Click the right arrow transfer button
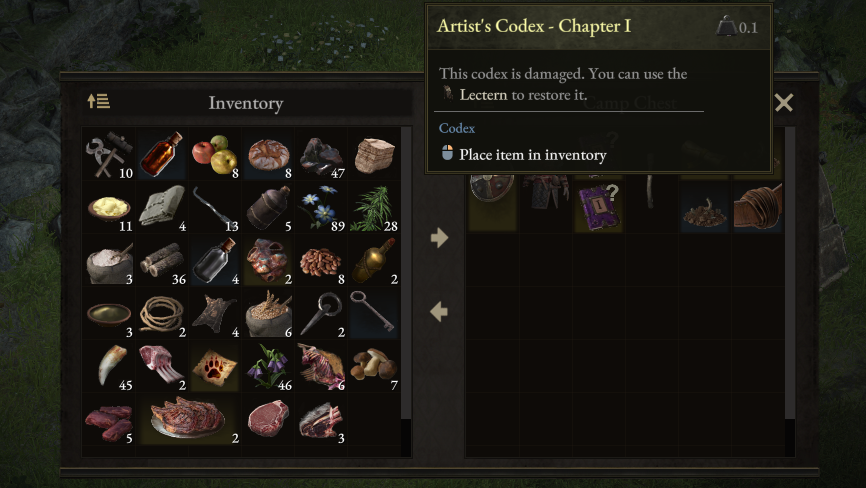This screenshot has height=488, width=866. point(438,238)
